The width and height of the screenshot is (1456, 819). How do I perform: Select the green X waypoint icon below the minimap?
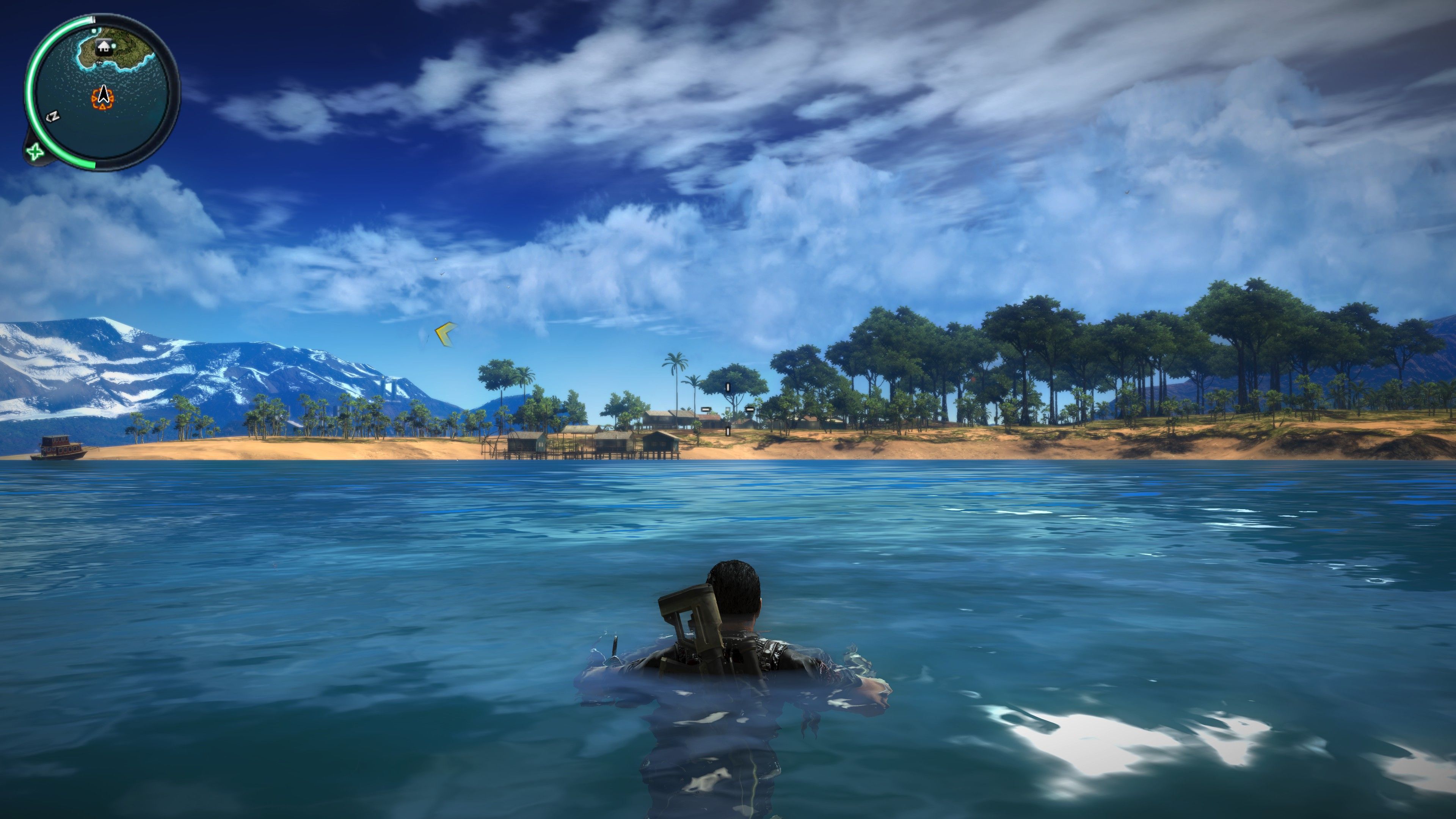[35, 152]
